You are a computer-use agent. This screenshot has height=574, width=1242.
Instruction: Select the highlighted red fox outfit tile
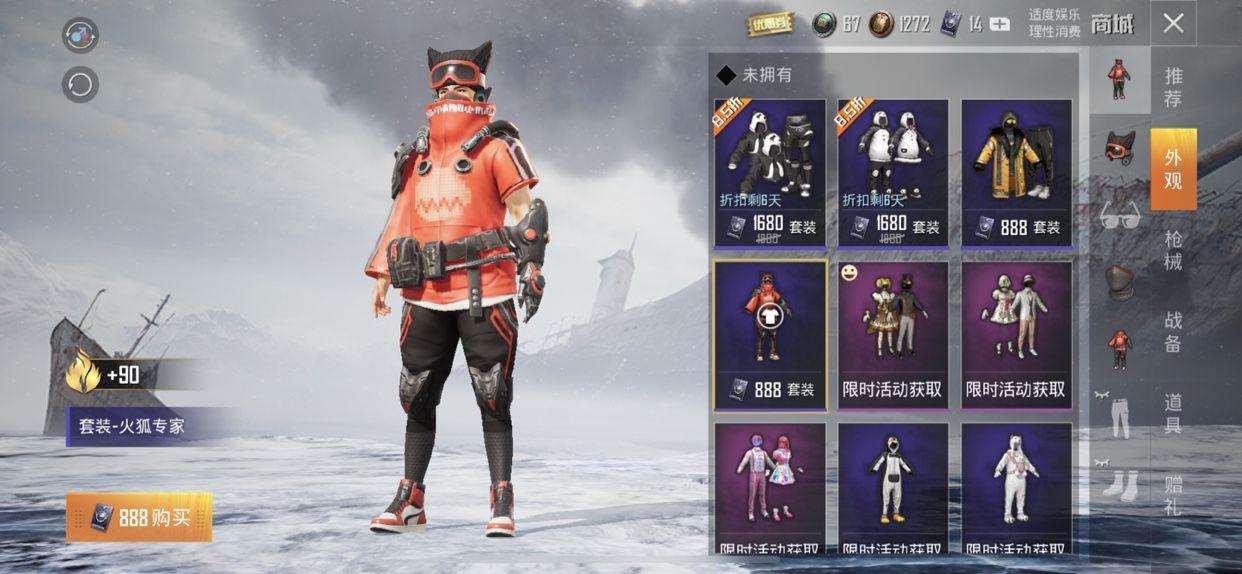[x=770, y=335]
